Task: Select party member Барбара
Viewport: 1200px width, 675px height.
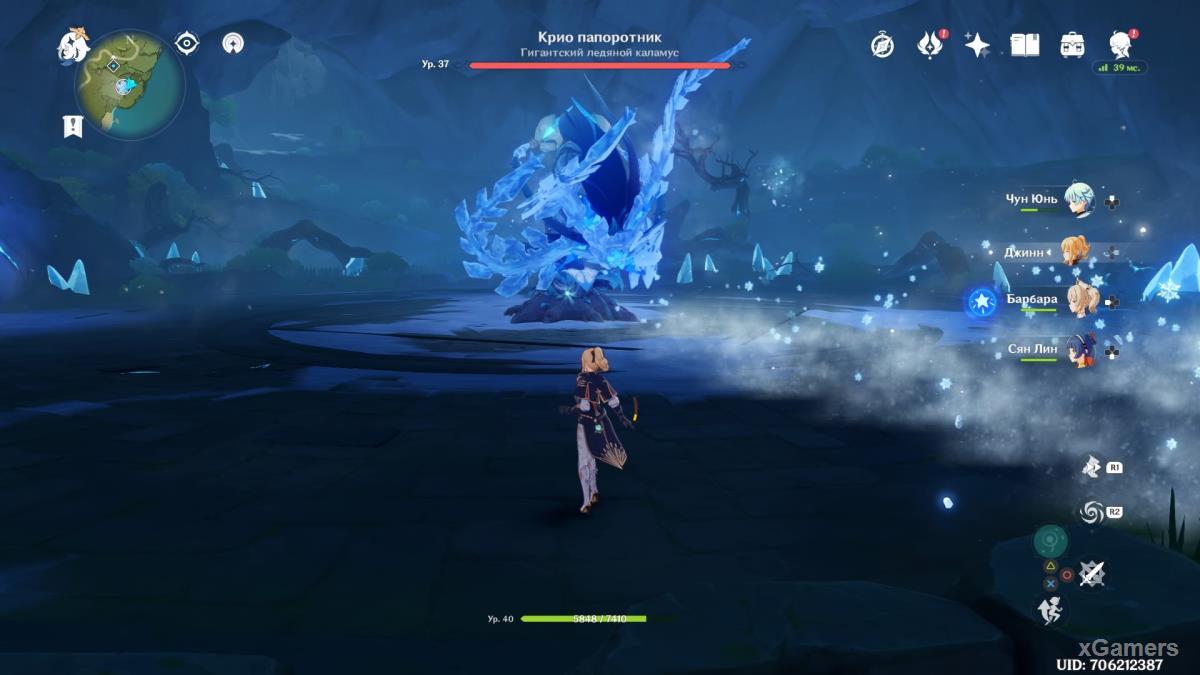Action: point(1078,300)
